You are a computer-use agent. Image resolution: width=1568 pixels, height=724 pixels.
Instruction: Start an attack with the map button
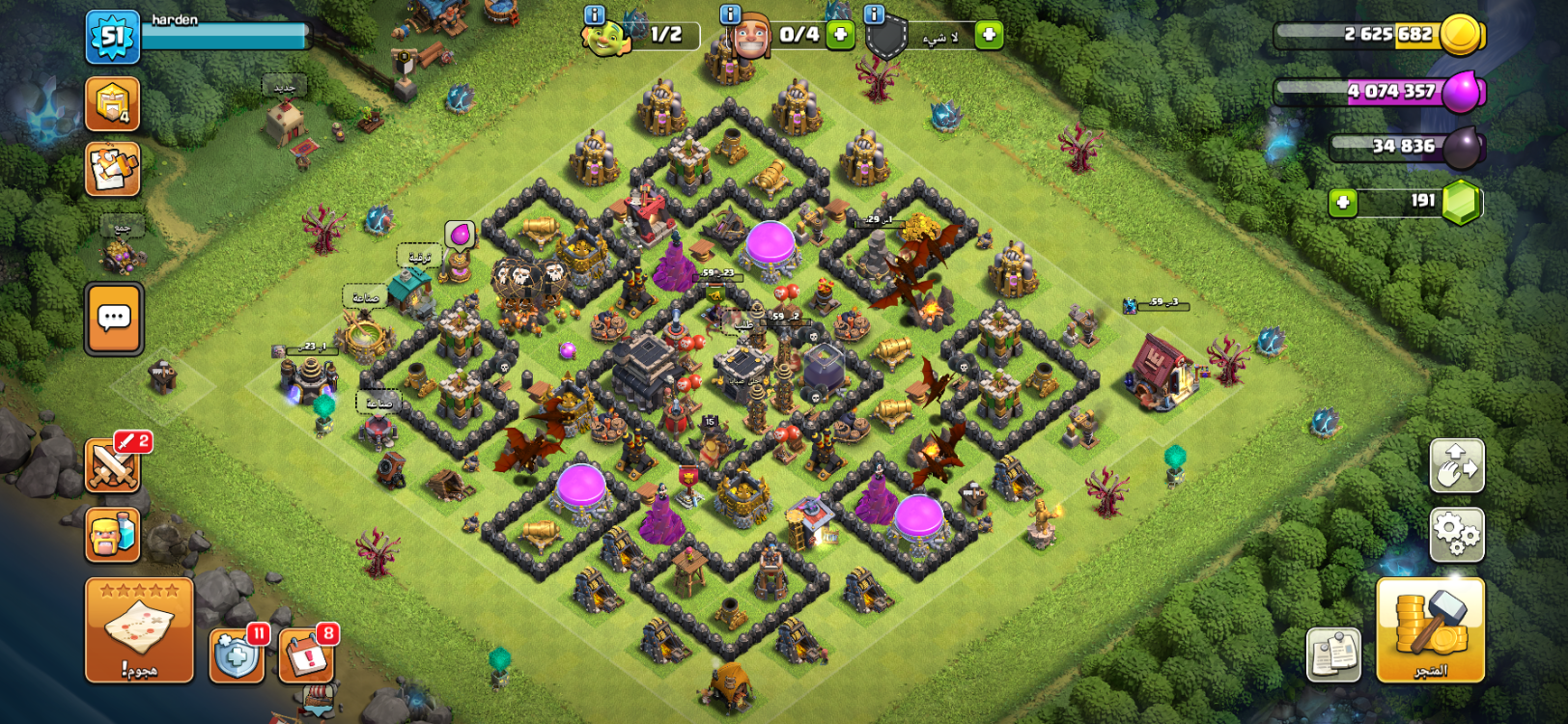(x=139, y=629)
